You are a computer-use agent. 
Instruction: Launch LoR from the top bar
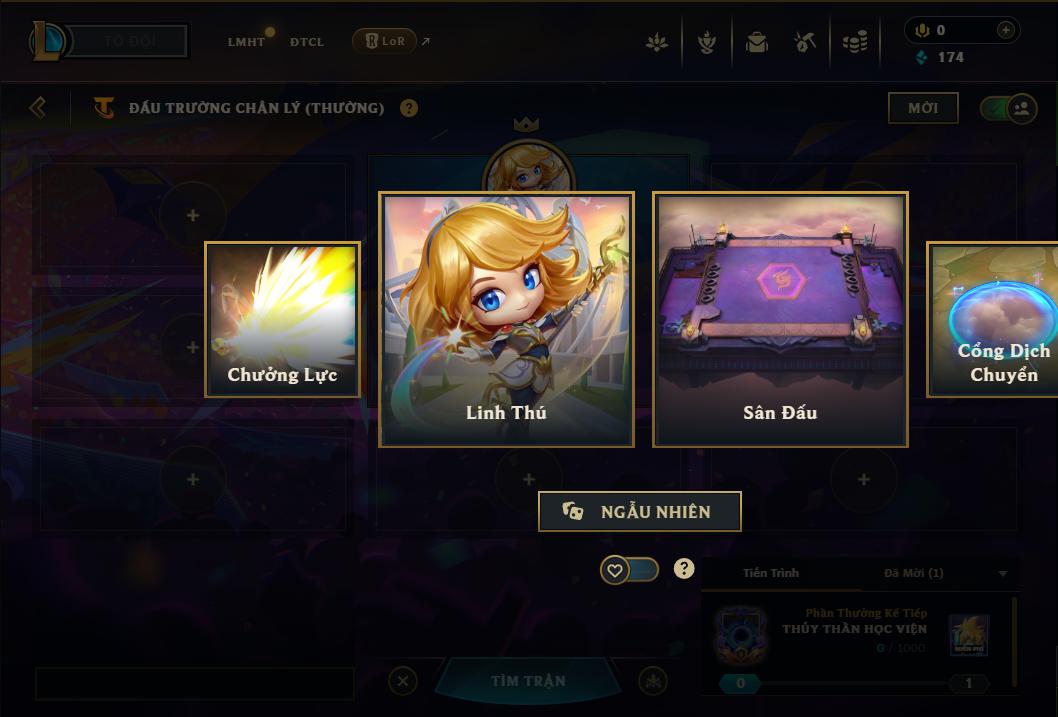[x=385, y=41]
